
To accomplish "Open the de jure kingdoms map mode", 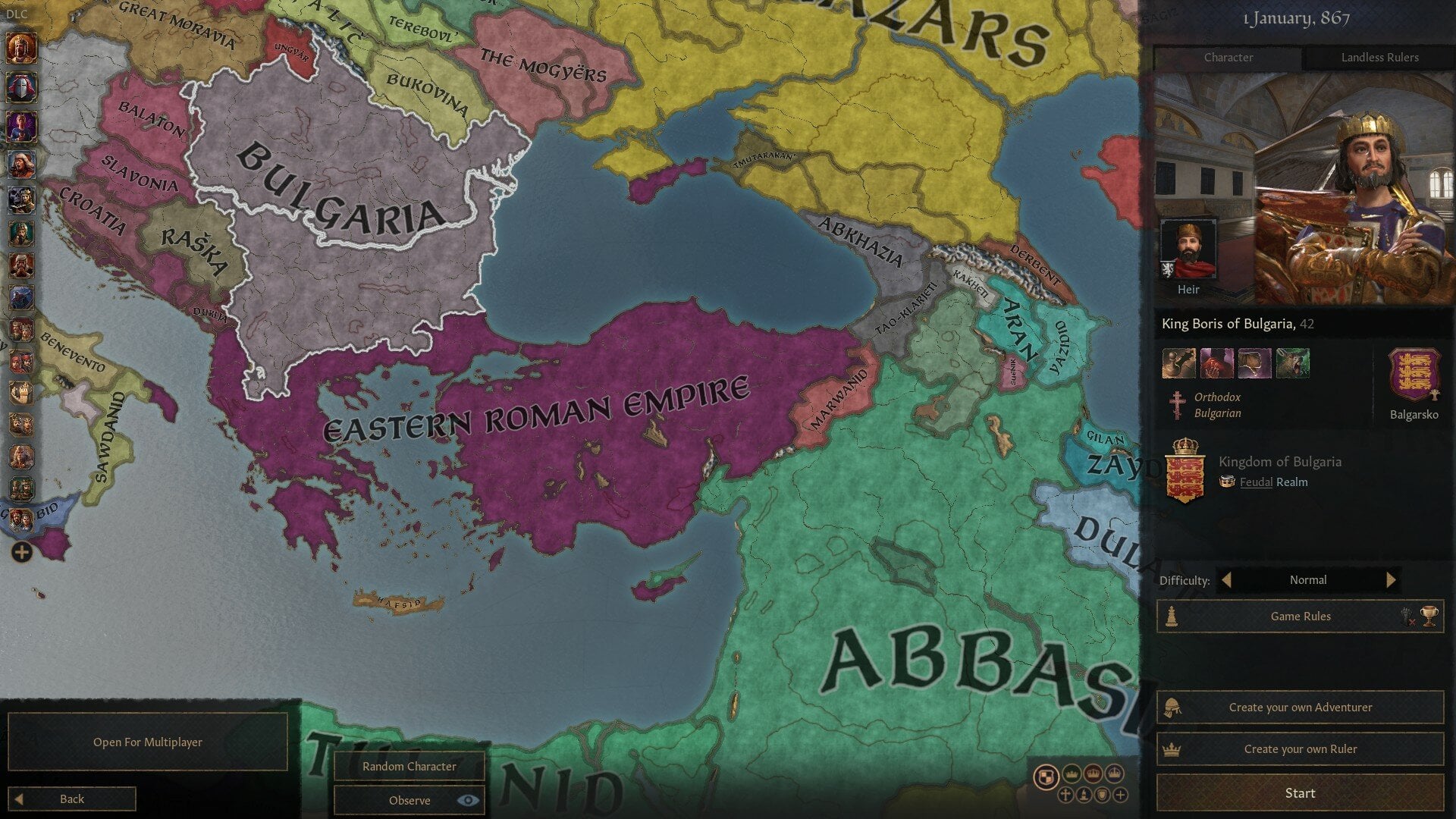I will pos(1094,774).
